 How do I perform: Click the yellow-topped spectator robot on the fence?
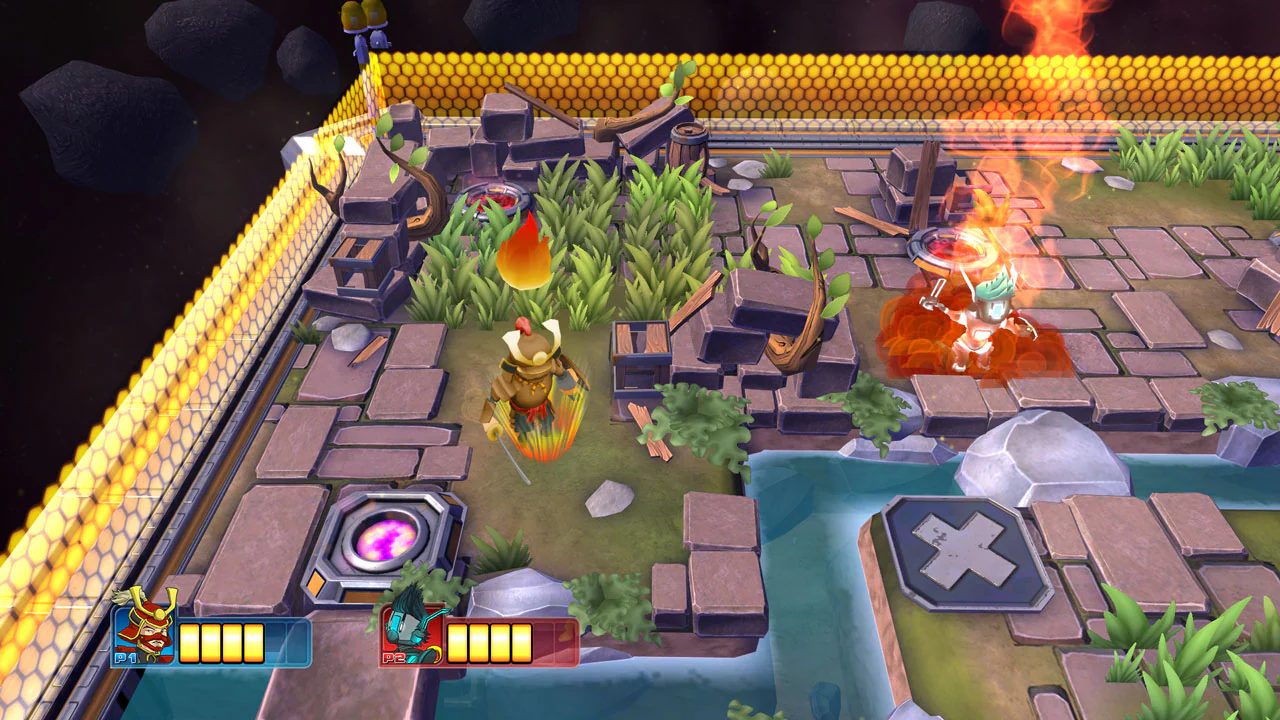click(365, 25)
